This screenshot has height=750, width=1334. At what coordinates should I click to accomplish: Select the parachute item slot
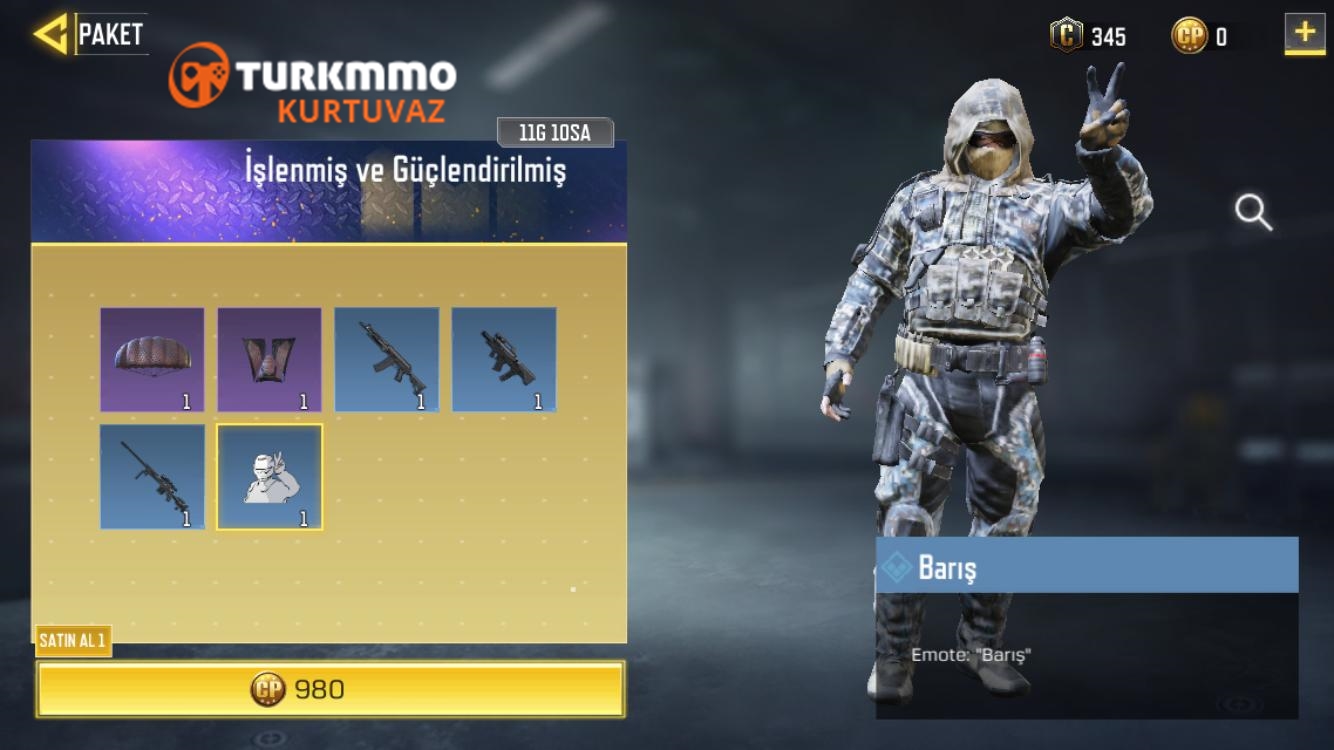coord(152,360)
